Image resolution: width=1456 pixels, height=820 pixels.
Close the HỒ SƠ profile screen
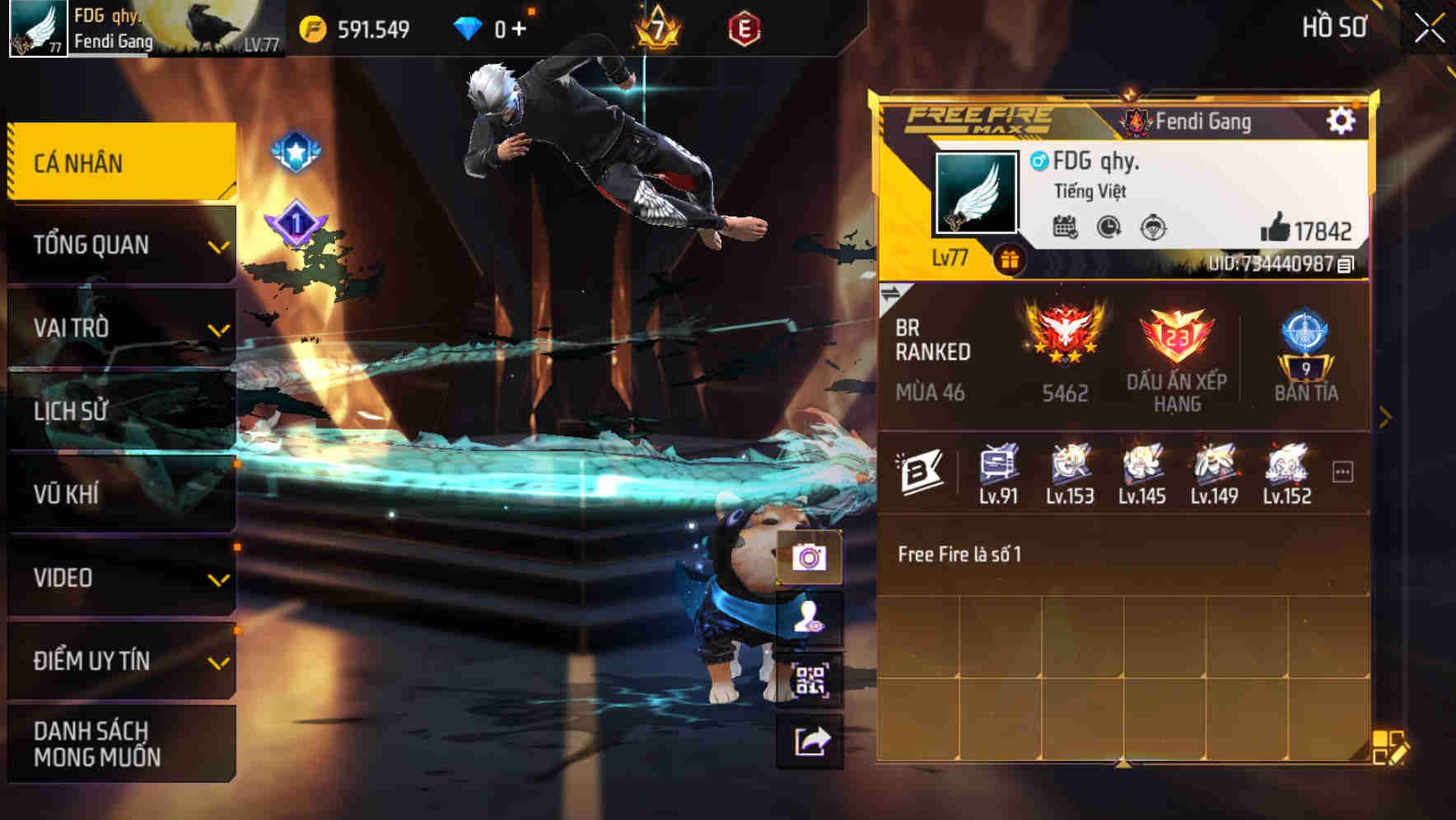[1429, 28]
